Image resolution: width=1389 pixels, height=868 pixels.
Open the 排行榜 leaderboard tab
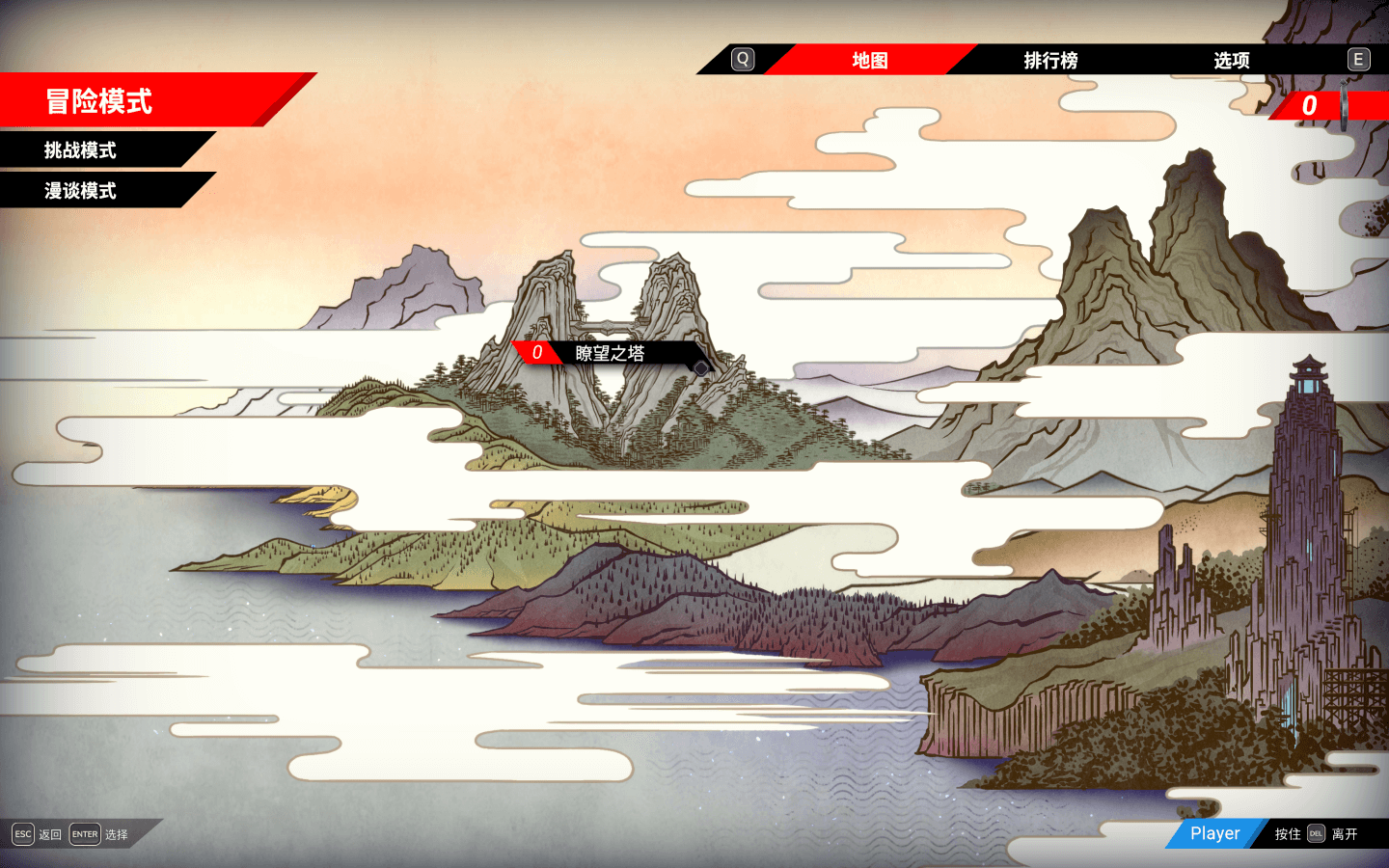(1050, 60)
